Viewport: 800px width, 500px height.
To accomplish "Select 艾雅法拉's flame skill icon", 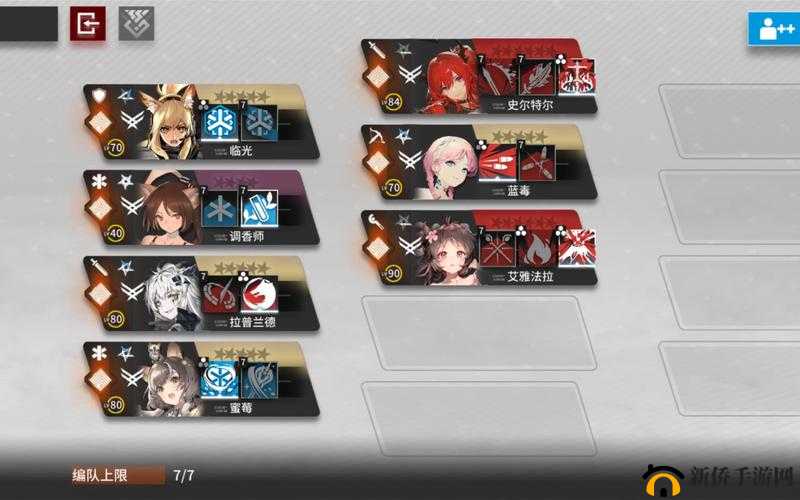I will coord(536,247).
